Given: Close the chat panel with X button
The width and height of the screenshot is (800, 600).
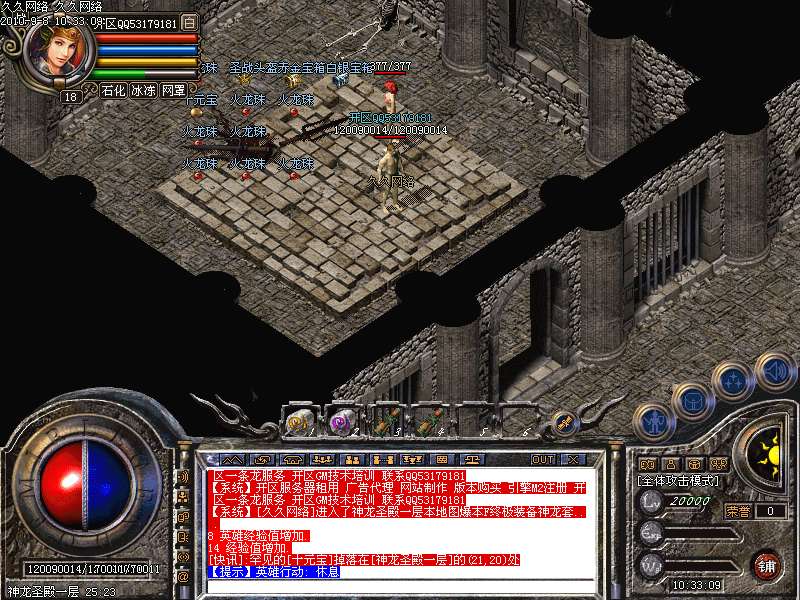Looking at the screenshot, I should pos(574,460).
